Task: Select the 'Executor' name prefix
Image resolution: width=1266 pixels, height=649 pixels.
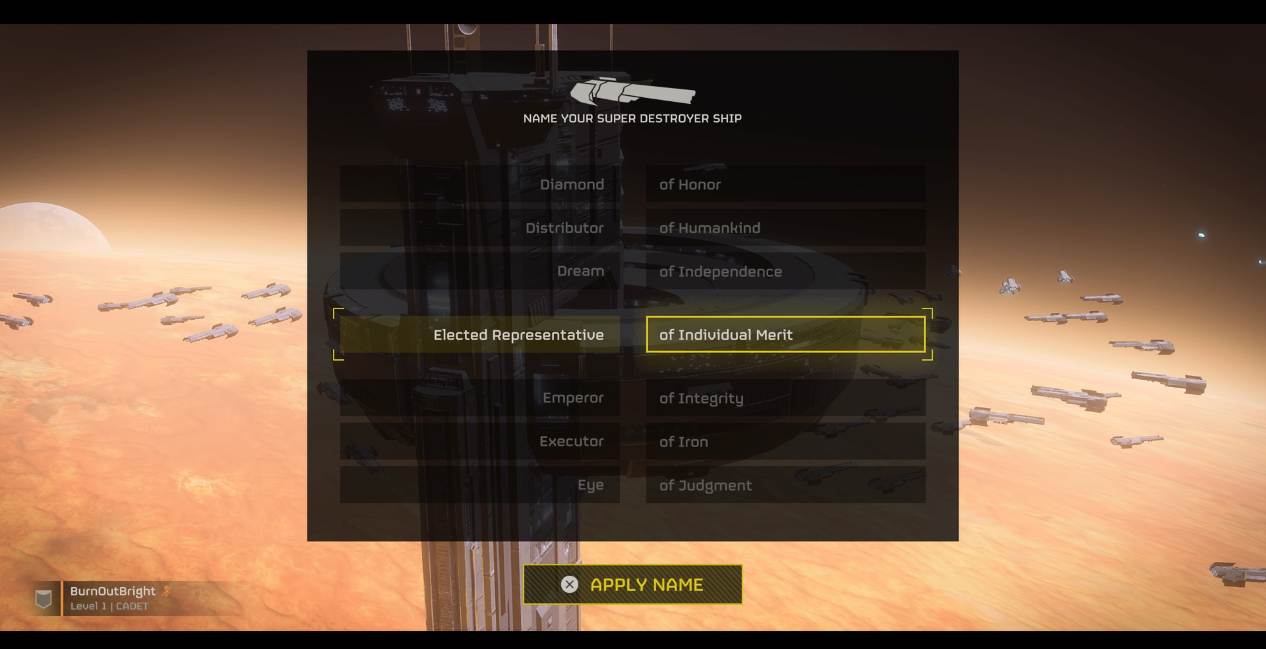Action: pyautogui.click(x=480, y=442)
